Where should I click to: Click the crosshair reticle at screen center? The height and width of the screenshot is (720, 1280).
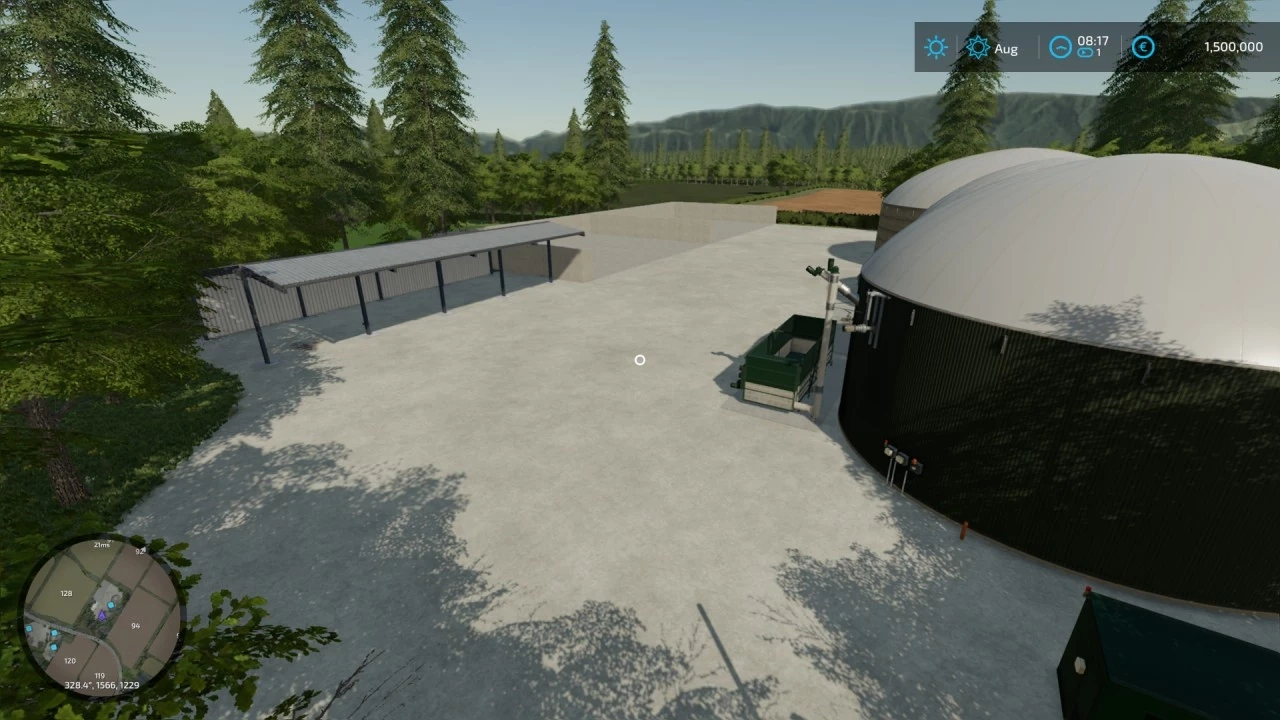pyautogui.click(x=640, y=360)
